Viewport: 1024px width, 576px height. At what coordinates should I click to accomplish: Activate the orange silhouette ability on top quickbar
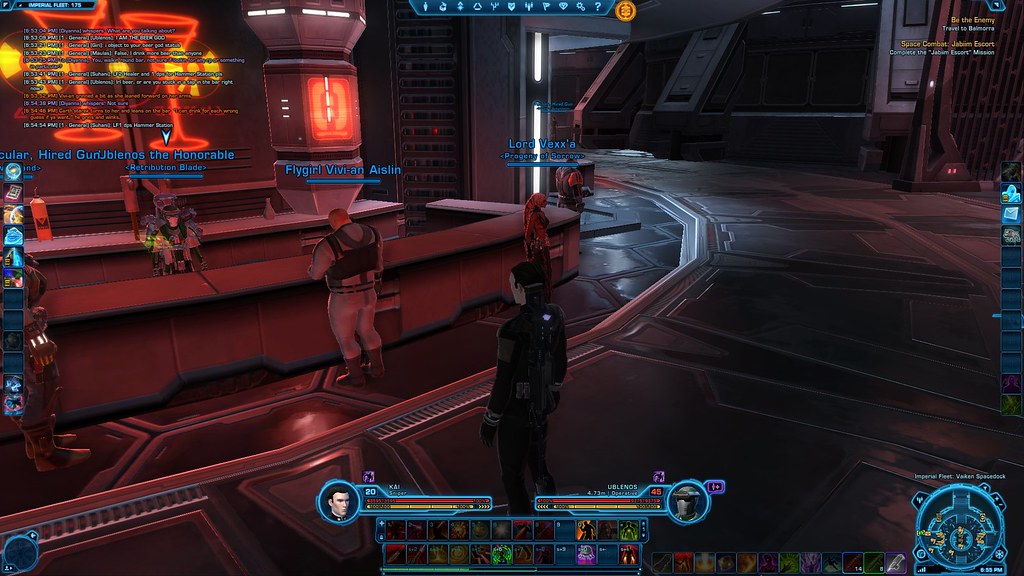pos(585,530)
